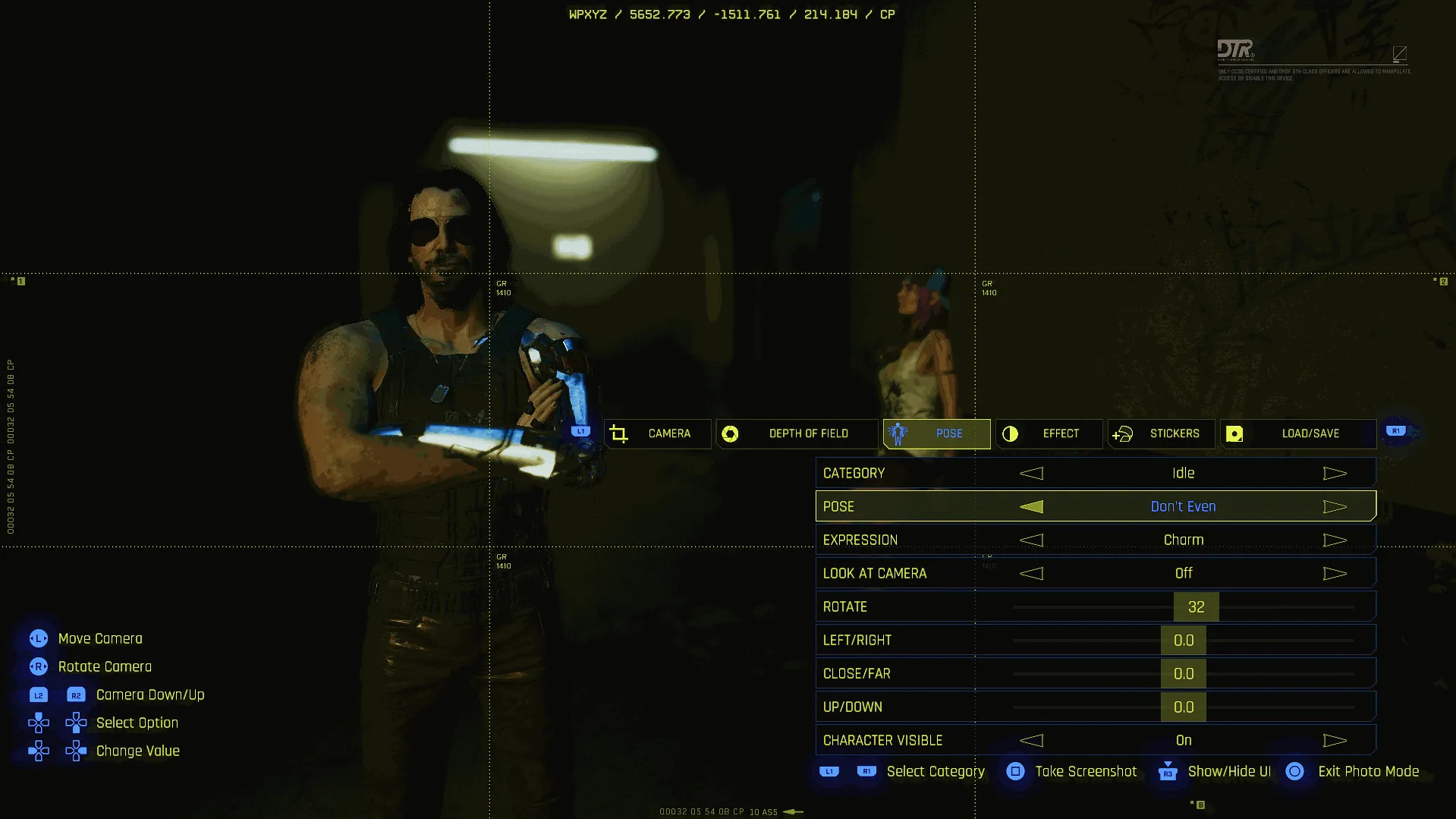Go to the Load/Save tab

(1297, 433)
